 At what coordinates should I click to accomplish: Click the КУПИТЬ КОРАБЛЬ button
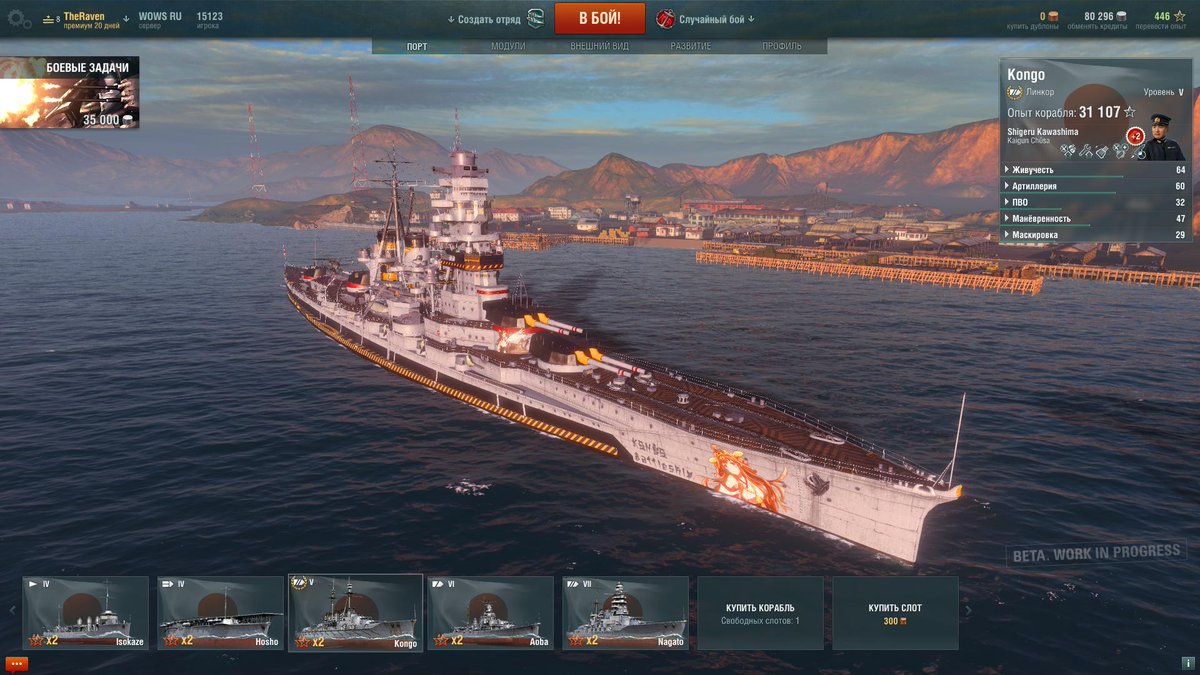click(x=760, y=613)
